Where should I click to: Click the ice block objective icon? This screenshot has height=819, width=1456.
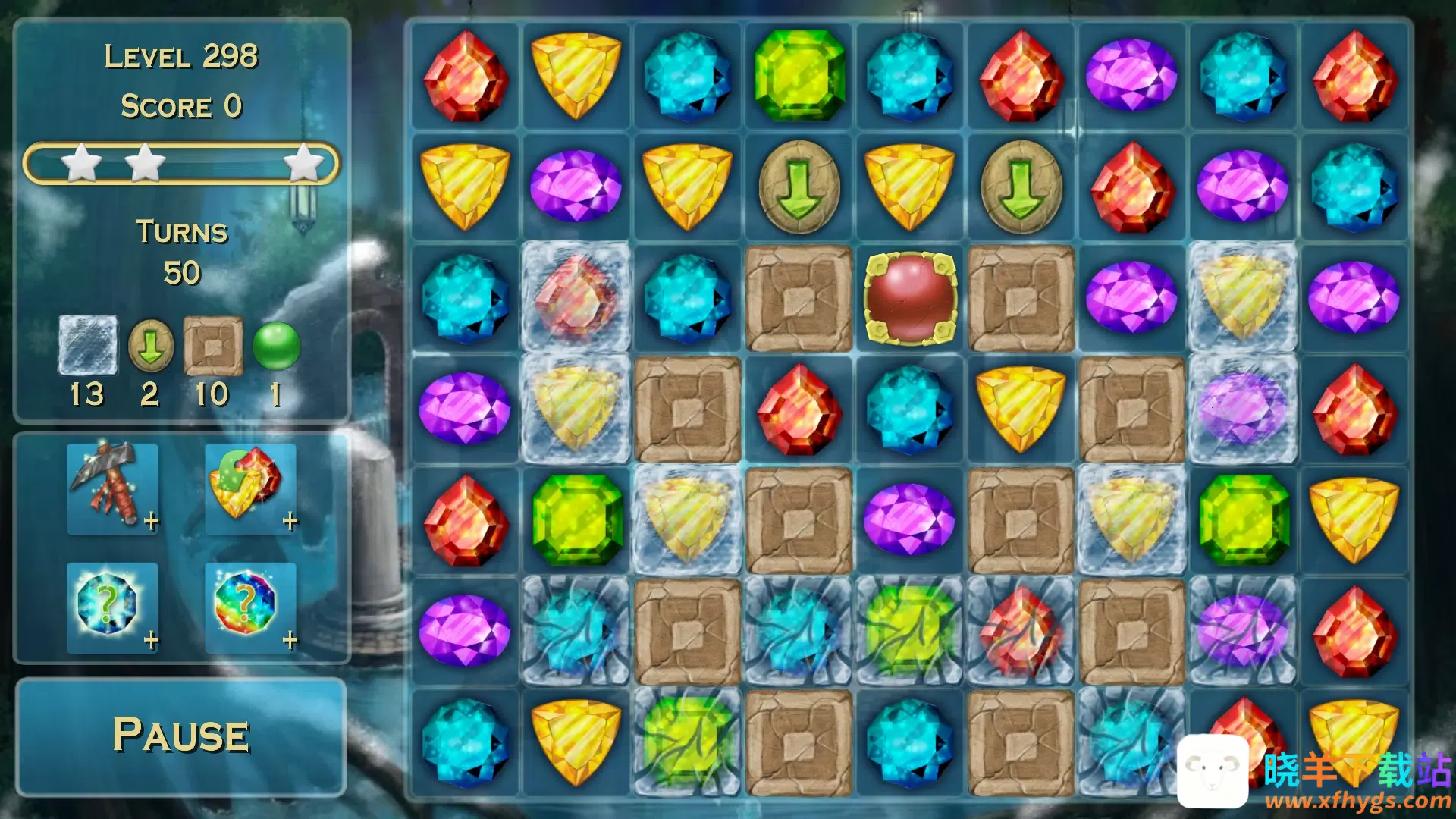(88, 346)
